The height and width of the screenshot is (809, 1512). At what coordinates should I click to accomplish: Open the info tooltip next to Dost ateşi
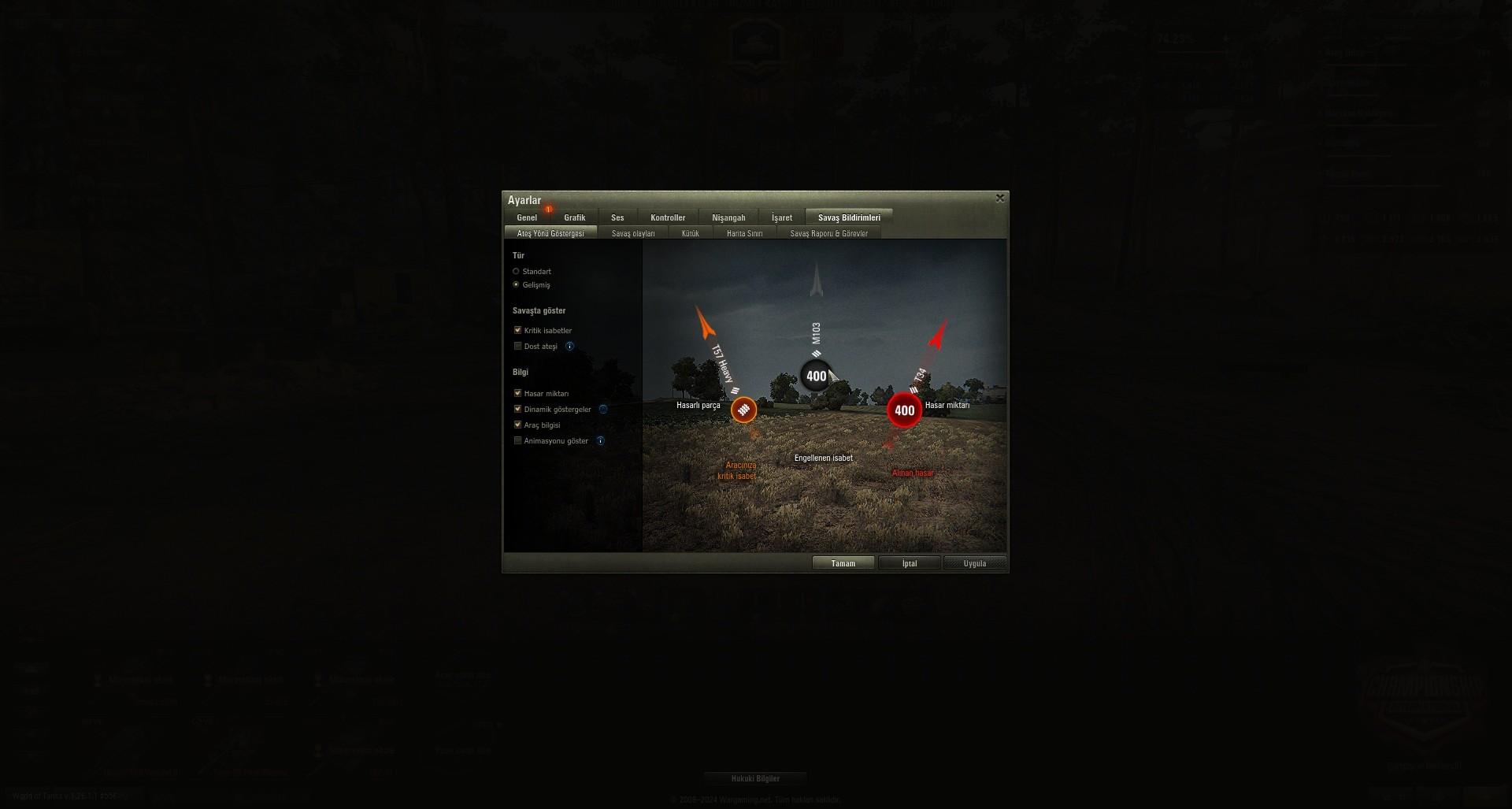pyautogui.click(x=569, y=346)
